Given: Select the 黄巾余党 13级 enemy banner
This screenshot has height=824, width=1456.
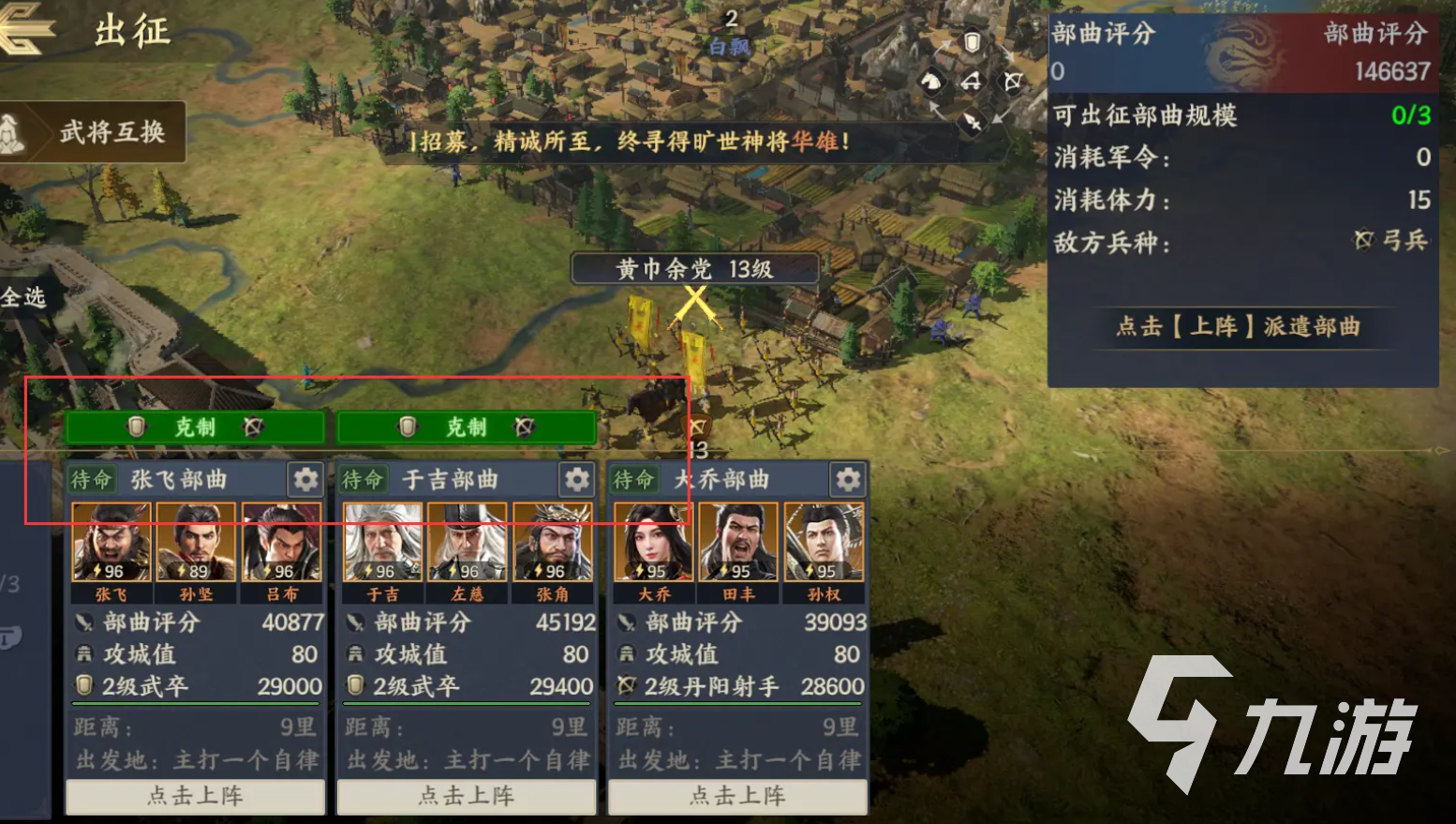Looking at the screenshot, I should (693, 268).
